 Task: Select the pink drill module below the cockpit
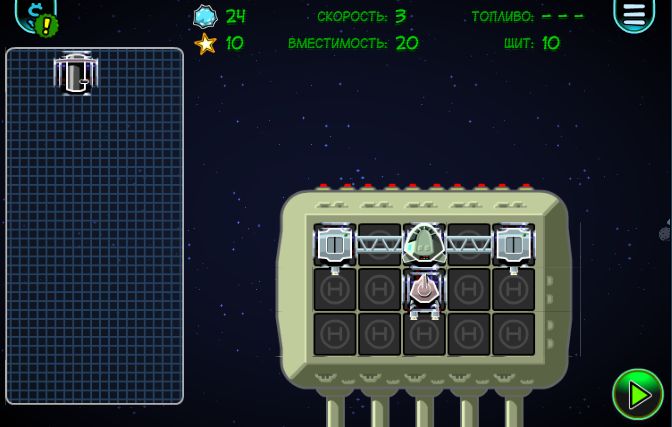pyautogui.click(x=424, y=290)
